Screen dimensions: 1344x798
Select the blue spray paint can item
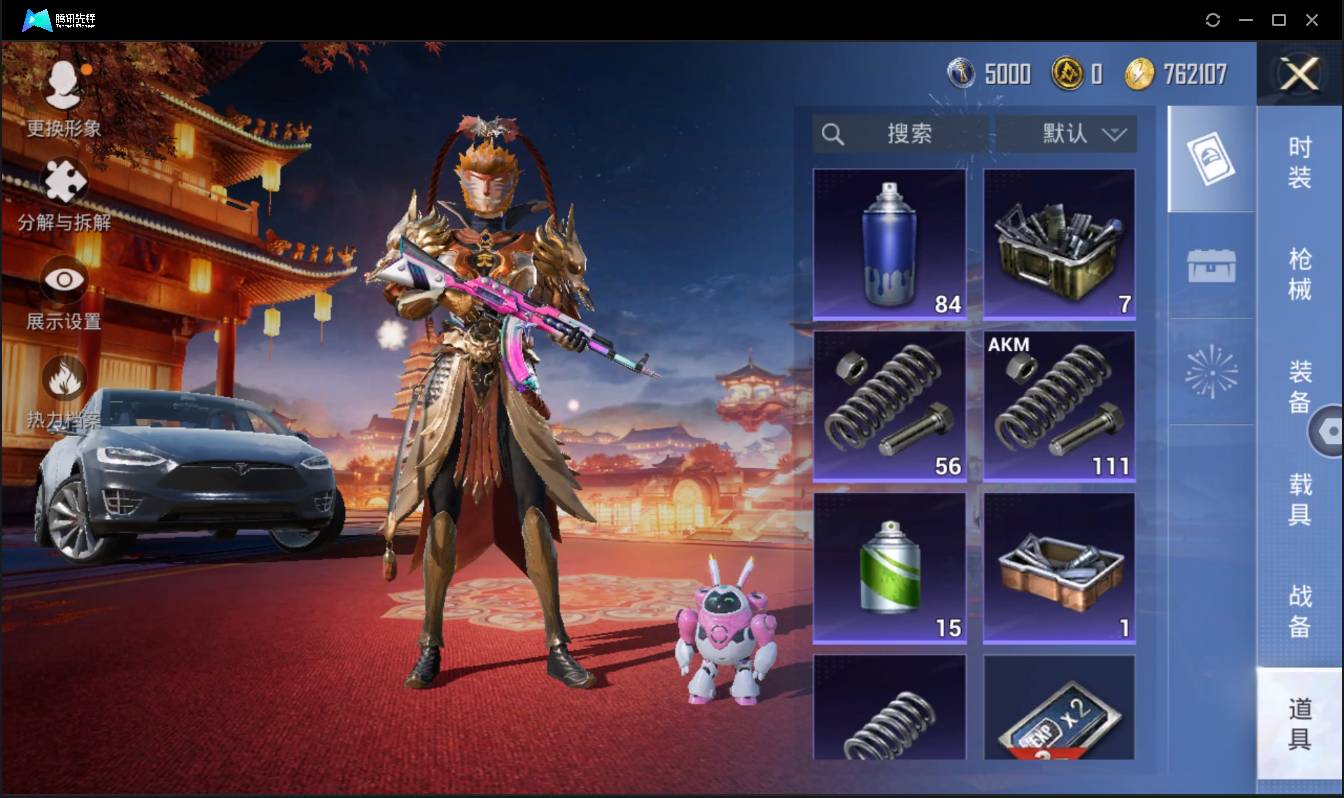click(889, 244)
